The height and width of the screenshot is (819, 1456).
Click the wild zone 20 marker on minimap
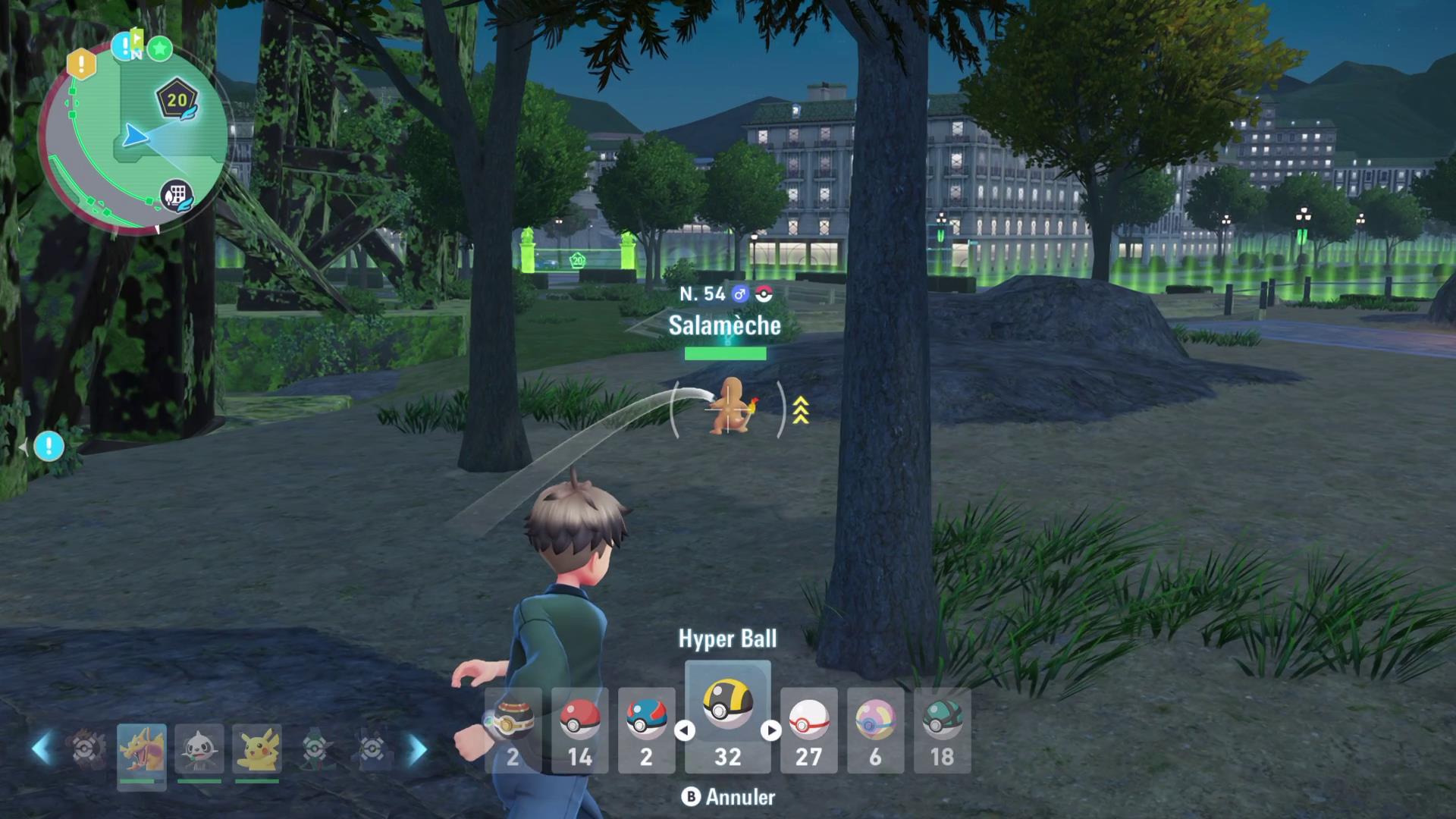[177, 100]
